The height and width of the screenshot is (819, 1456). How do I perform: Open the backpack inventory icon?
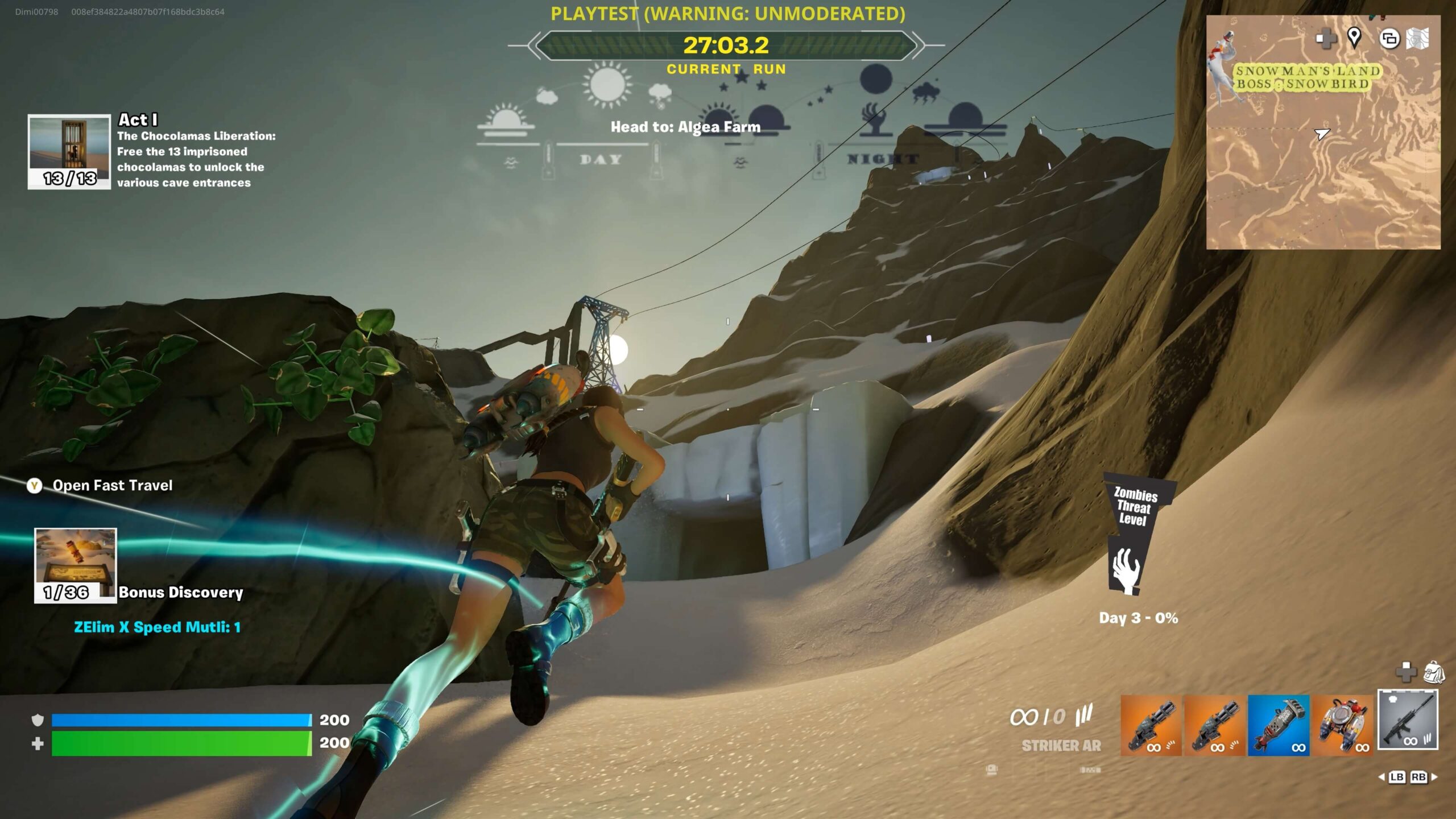1434,673
